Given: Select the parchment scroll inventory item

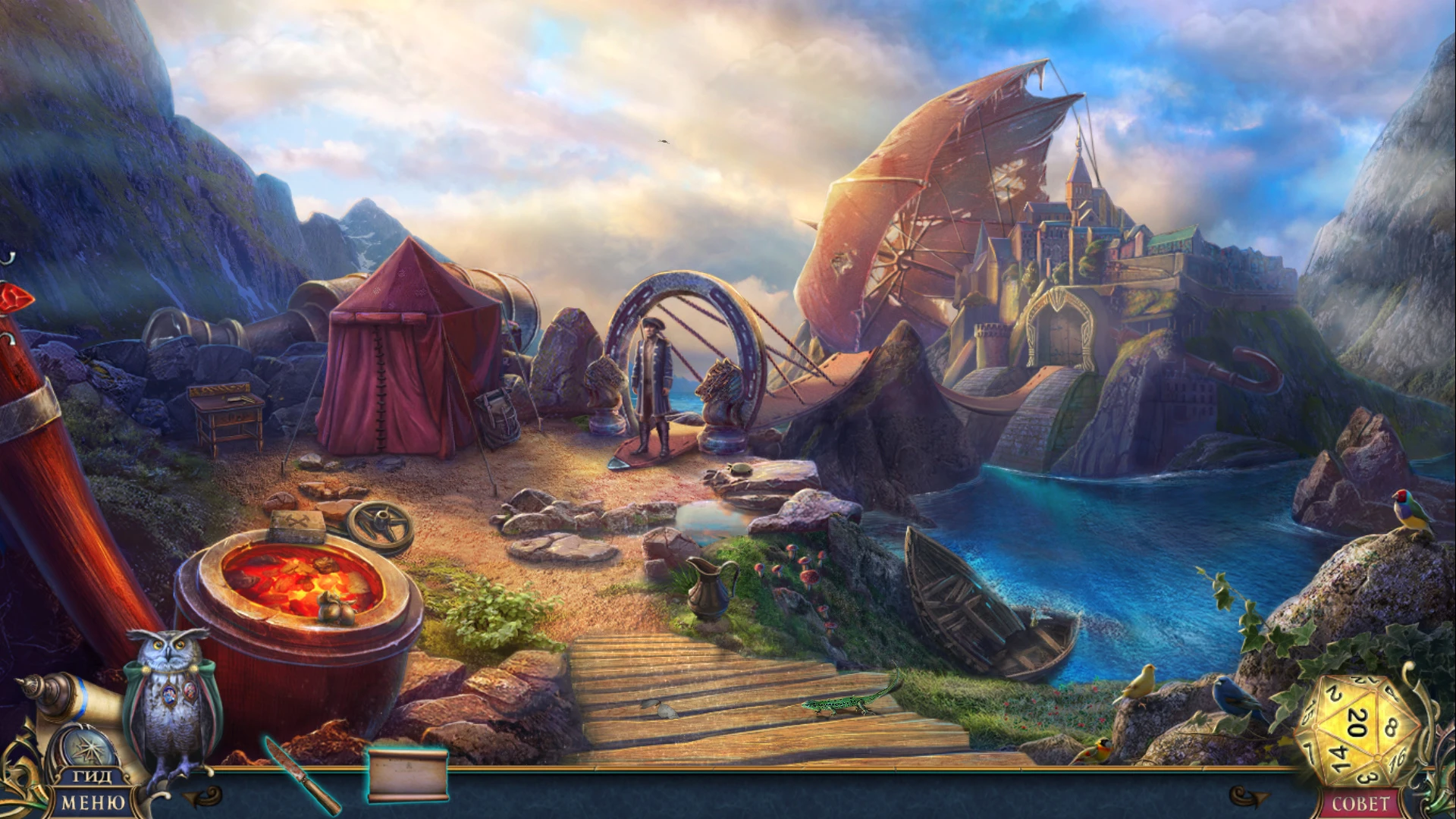Looking at the screenshot, I should [408, 774].
